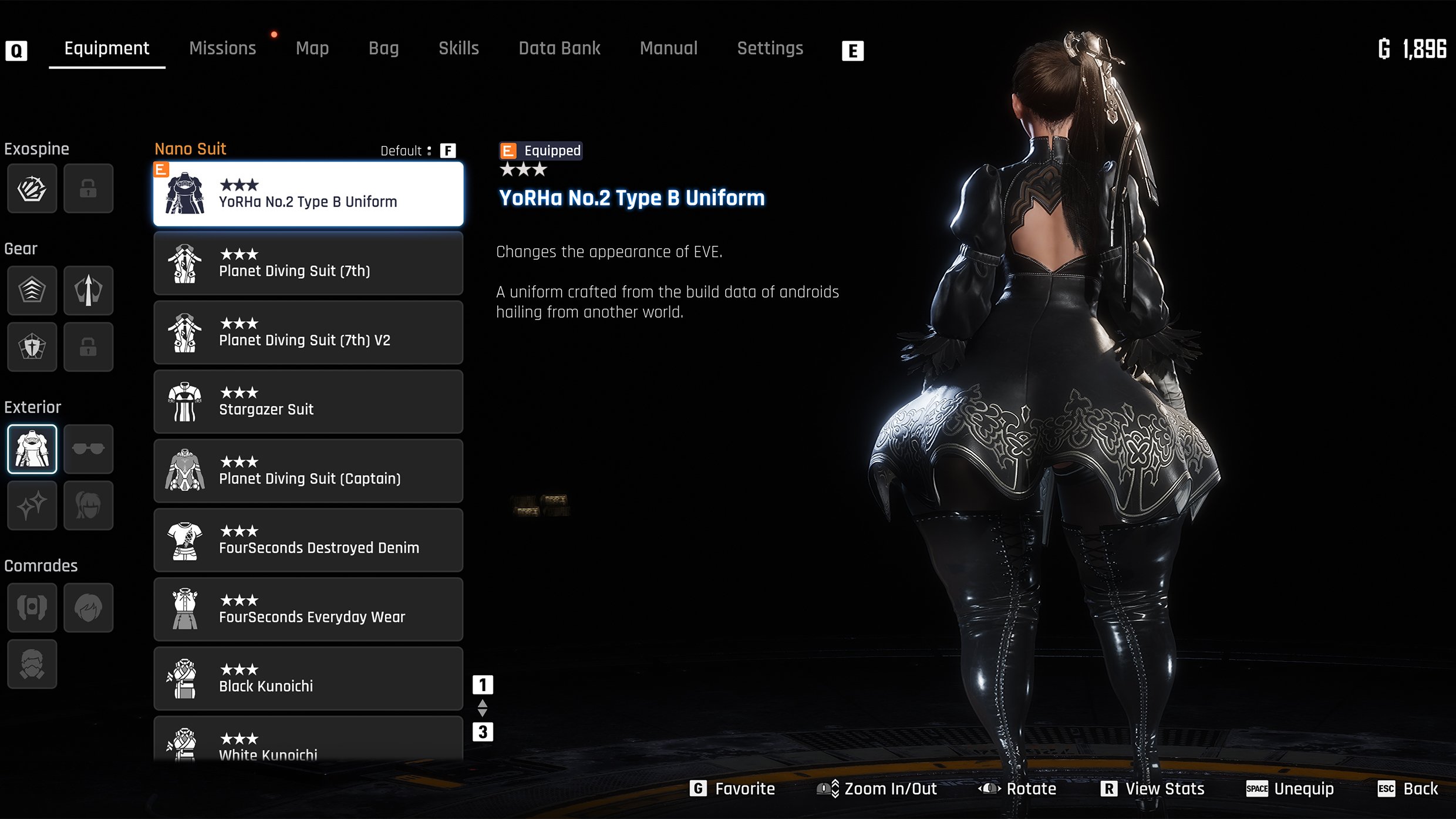Choose FourSeconds Everyday Wear
This screenshot has width=1456, height=819.
tap(308, 610)
